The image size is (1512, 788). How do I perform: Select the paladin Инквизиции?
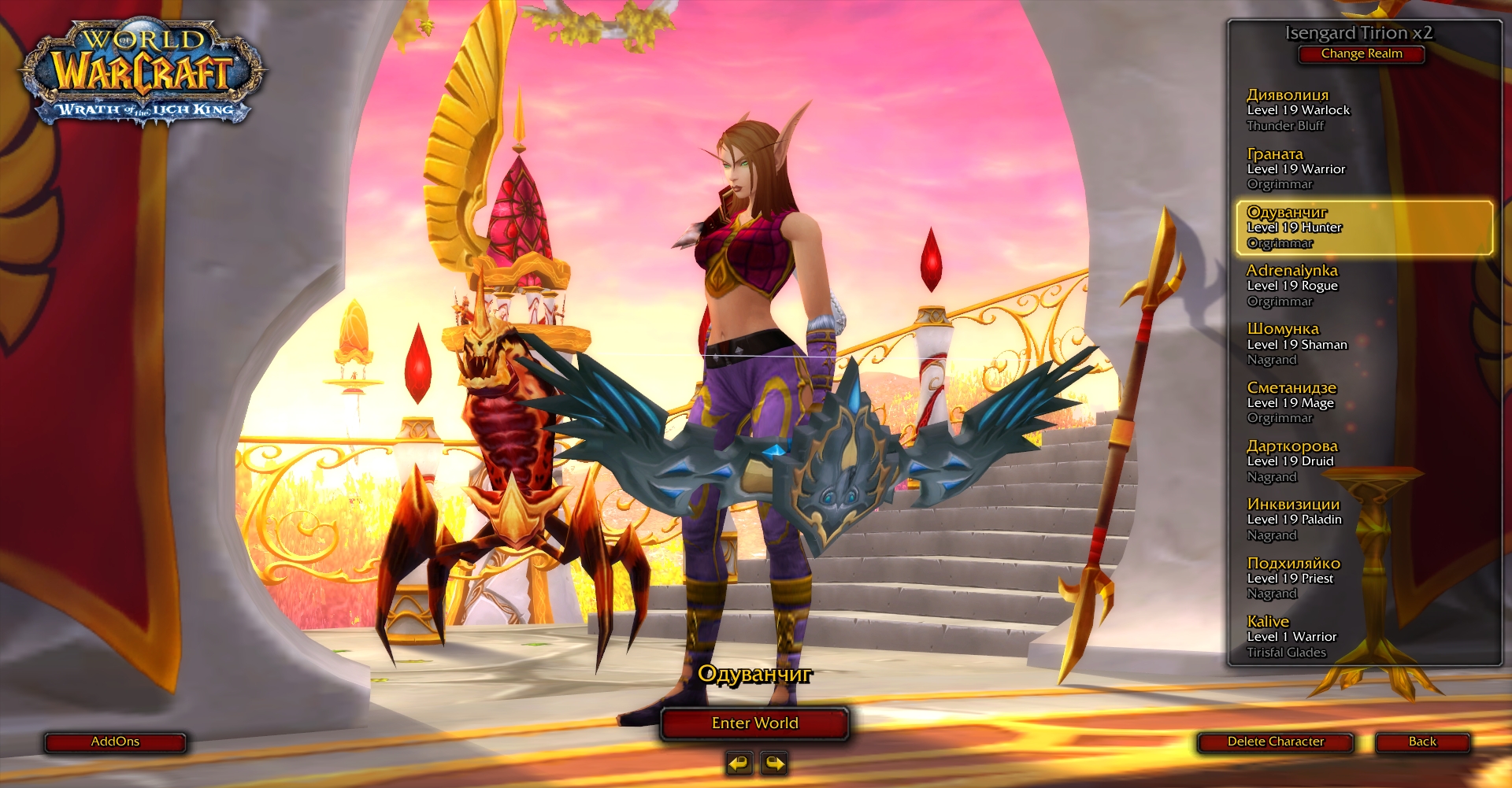click(1299, 520)
